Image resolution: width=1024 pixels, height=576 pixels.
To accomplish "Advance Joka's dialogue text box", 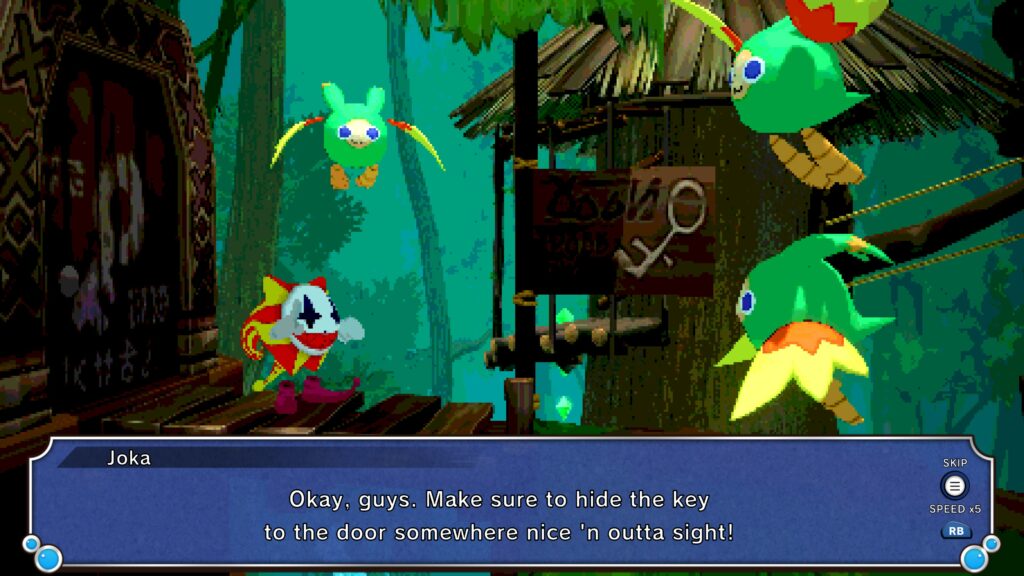I will click(x=500, y=515).
